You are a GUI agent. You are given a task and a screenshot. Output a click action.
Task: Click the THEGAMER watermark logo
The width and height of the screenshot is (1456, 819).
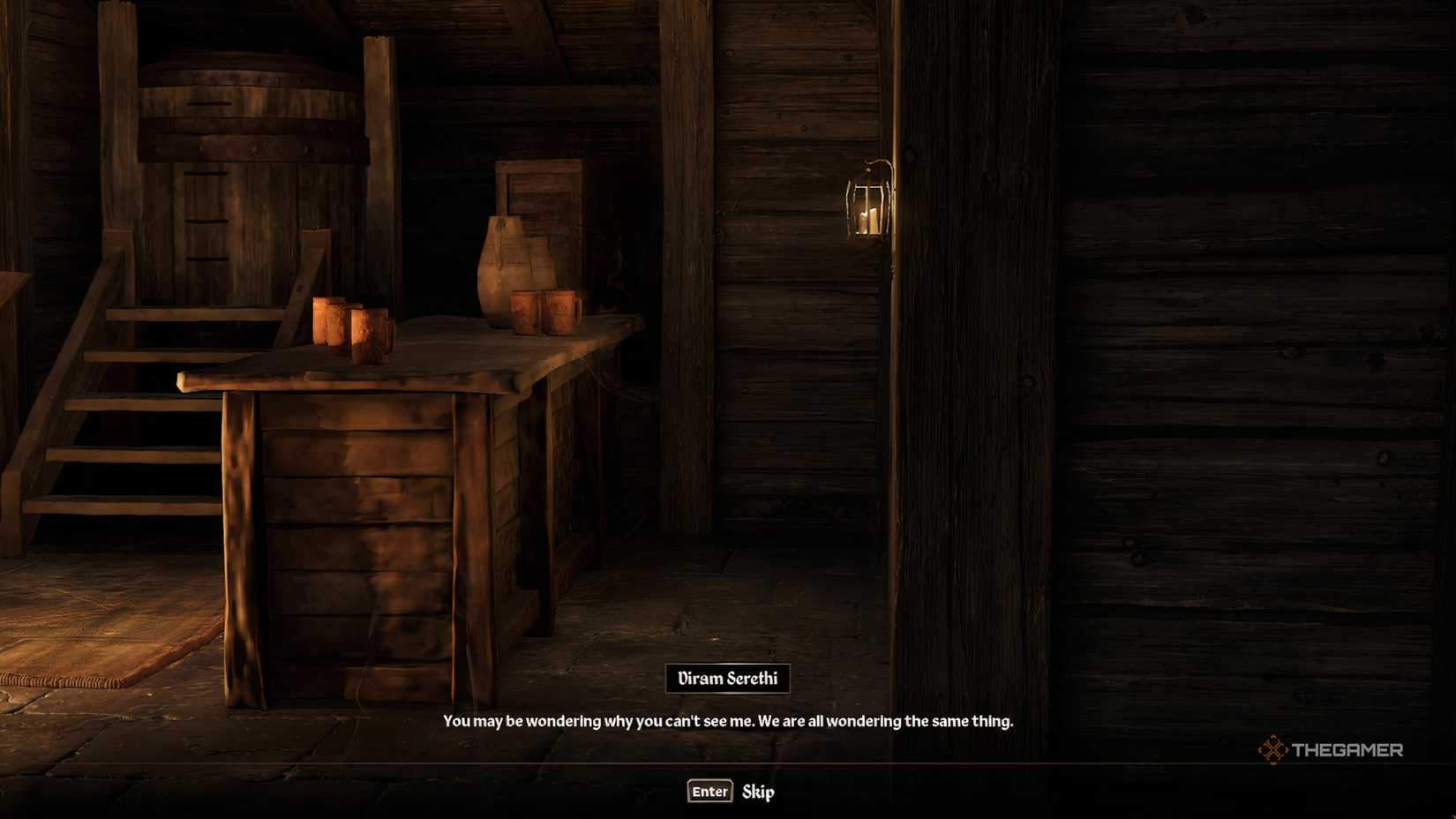tap(1334, 750)
